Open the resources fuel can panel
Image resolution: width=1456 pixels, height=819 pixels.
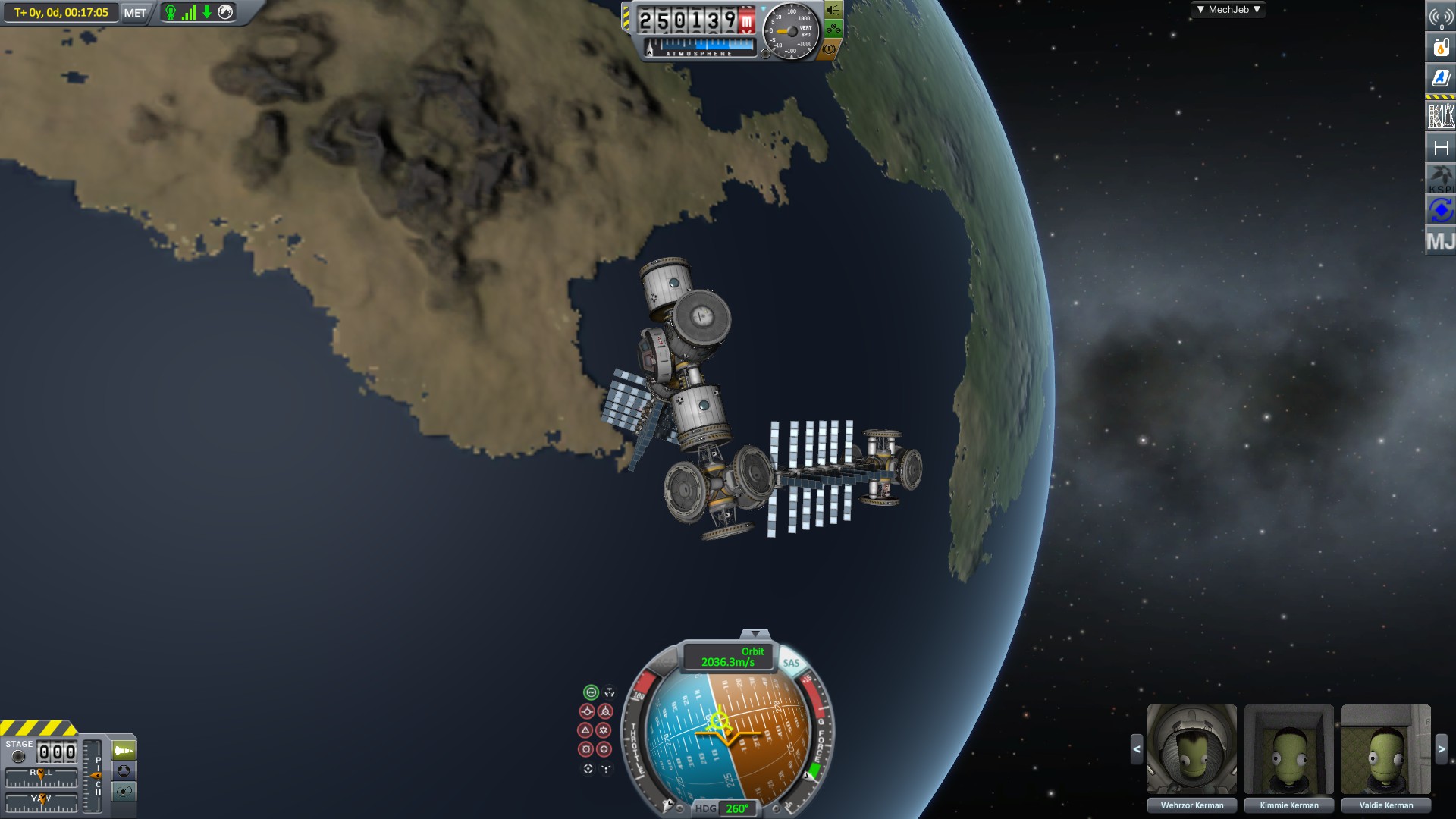coord(1441,47)
